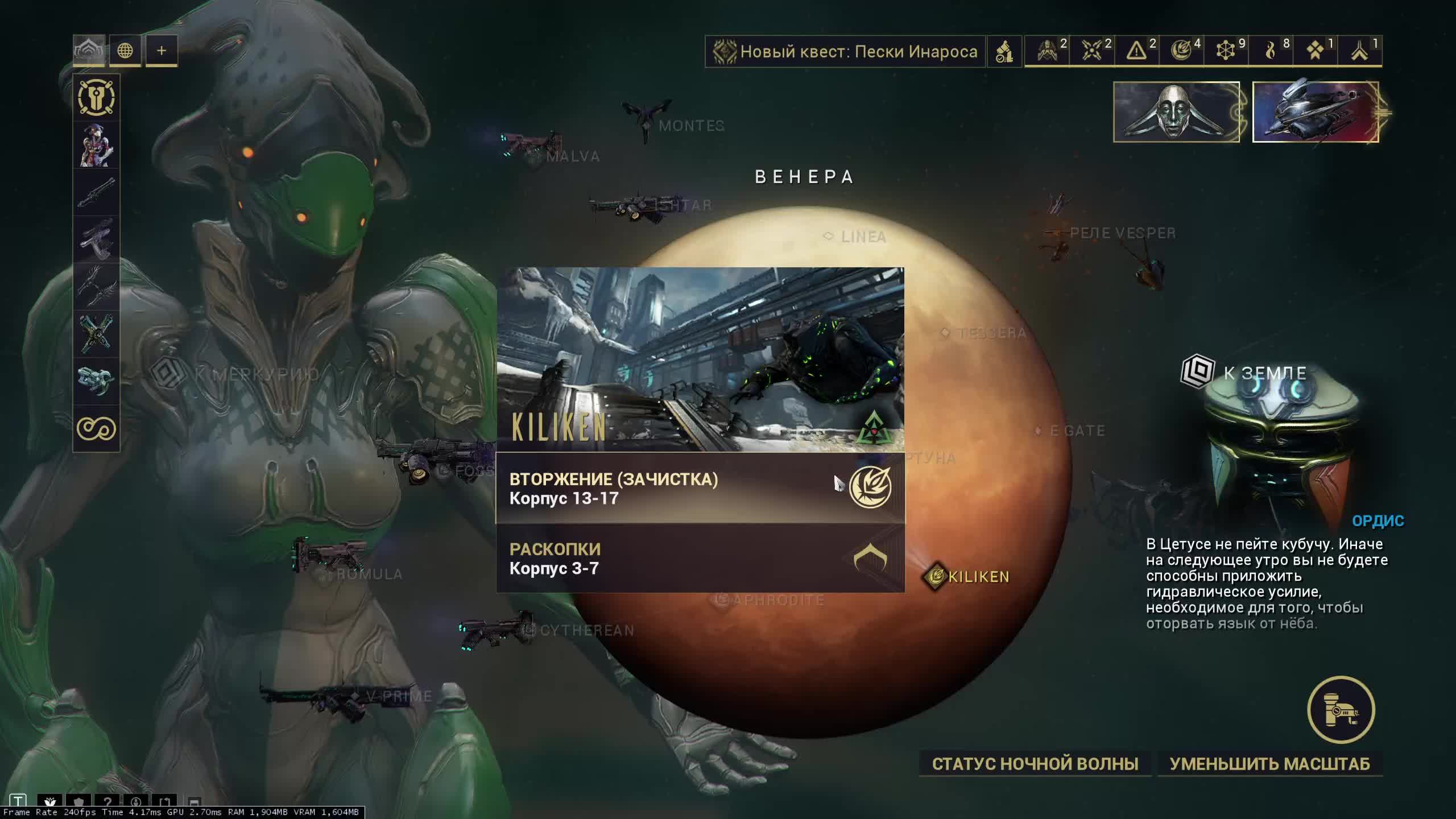Open Статус ночной волны

[x=1035, y=764]
